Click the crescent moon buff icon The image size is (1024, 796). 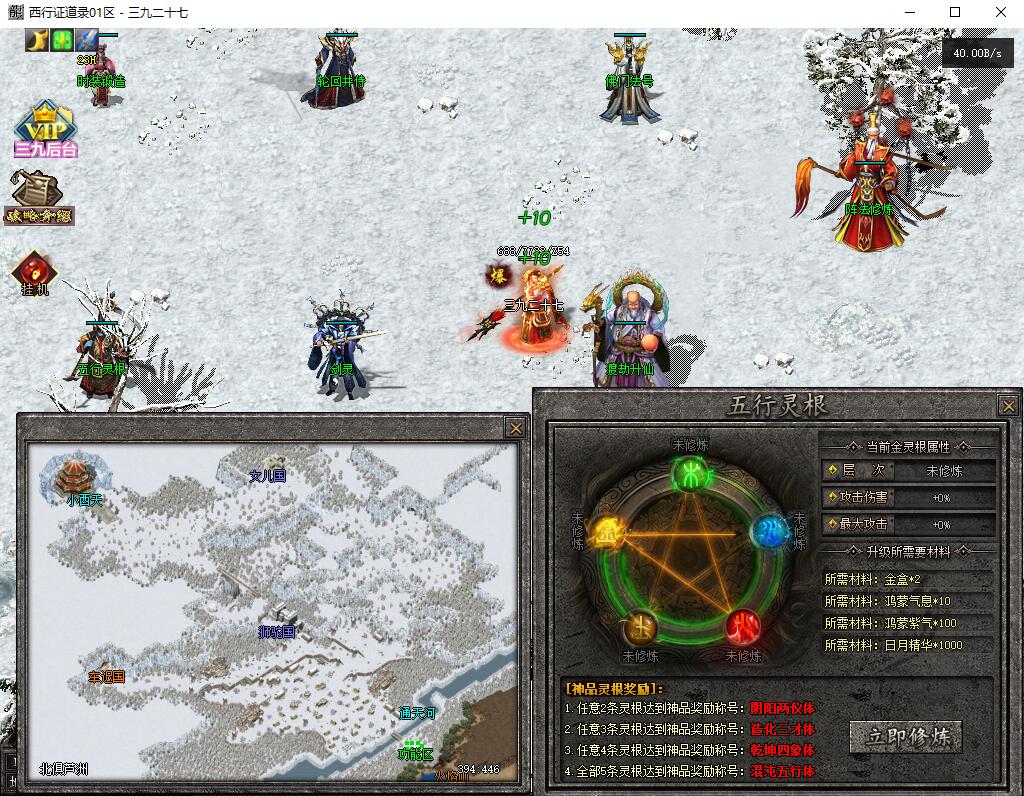click(x=37, y=41)
